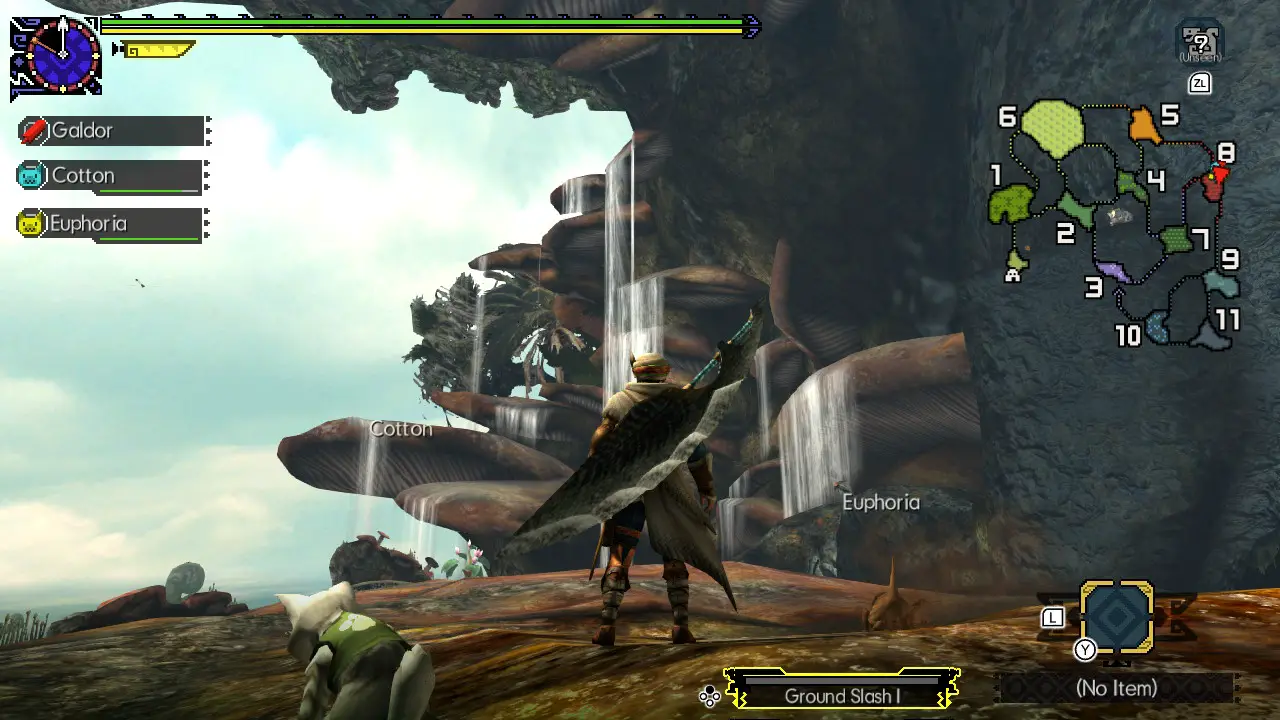Click the Cotton name label in the world
This screenshot has width=1280, height=720.
[400, 428]
